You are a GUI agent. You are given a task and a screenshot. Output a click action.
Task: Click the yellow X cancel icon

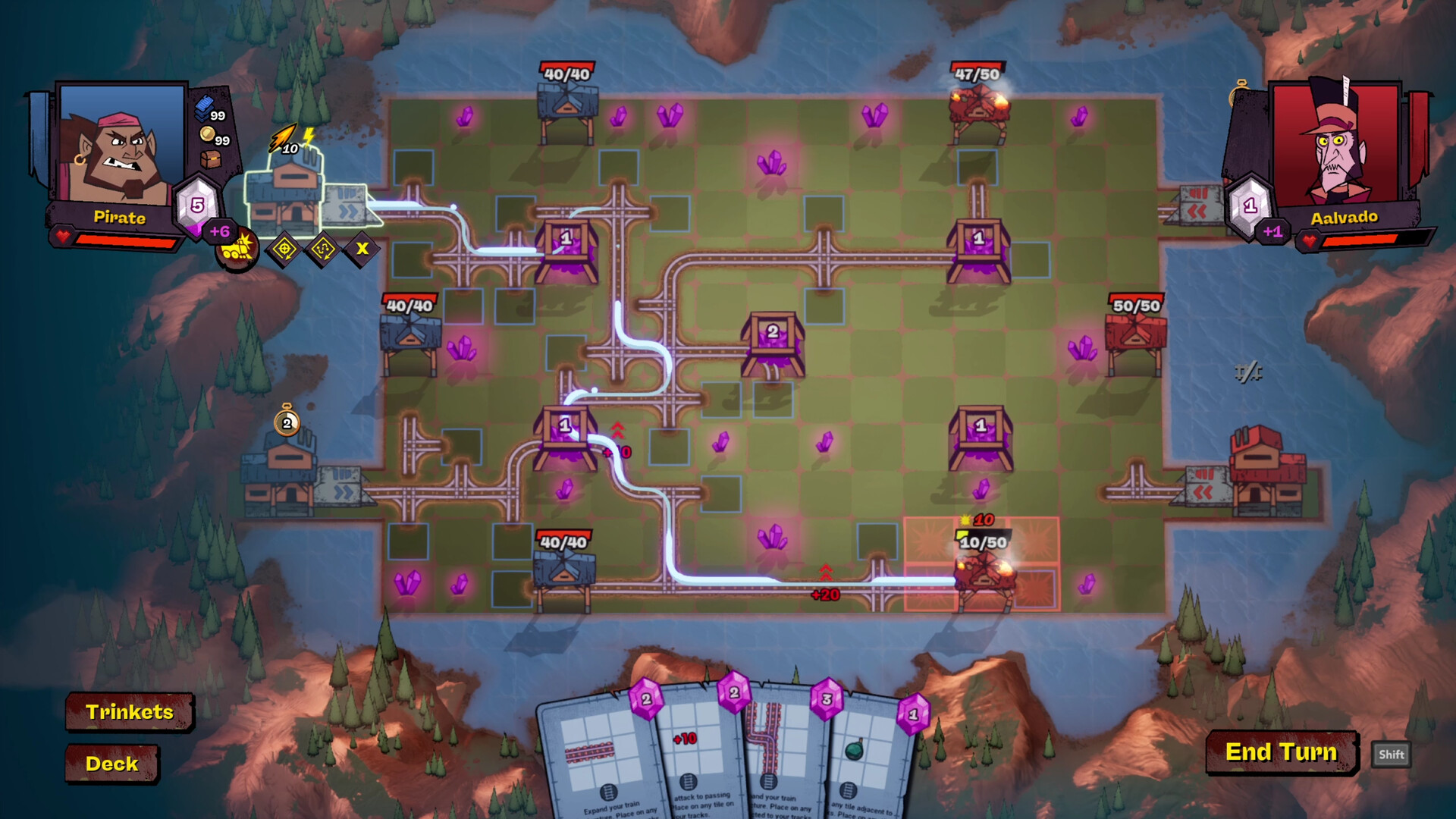pos(362,249)
